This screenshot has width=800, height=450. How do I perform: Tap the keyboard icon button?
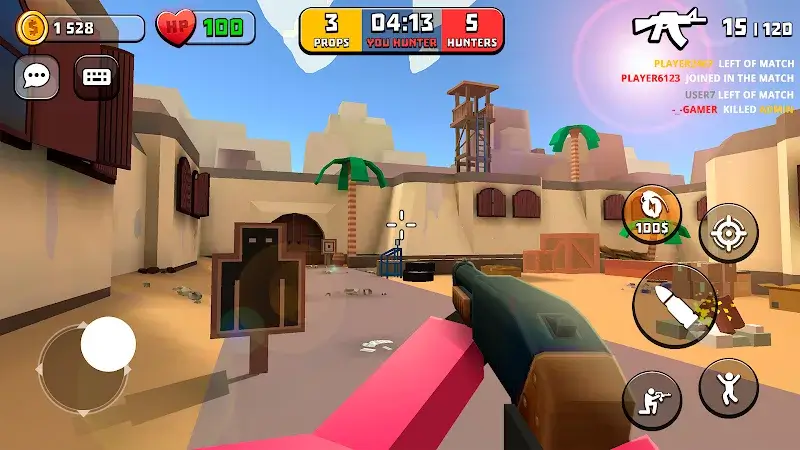tap(96, 76)
